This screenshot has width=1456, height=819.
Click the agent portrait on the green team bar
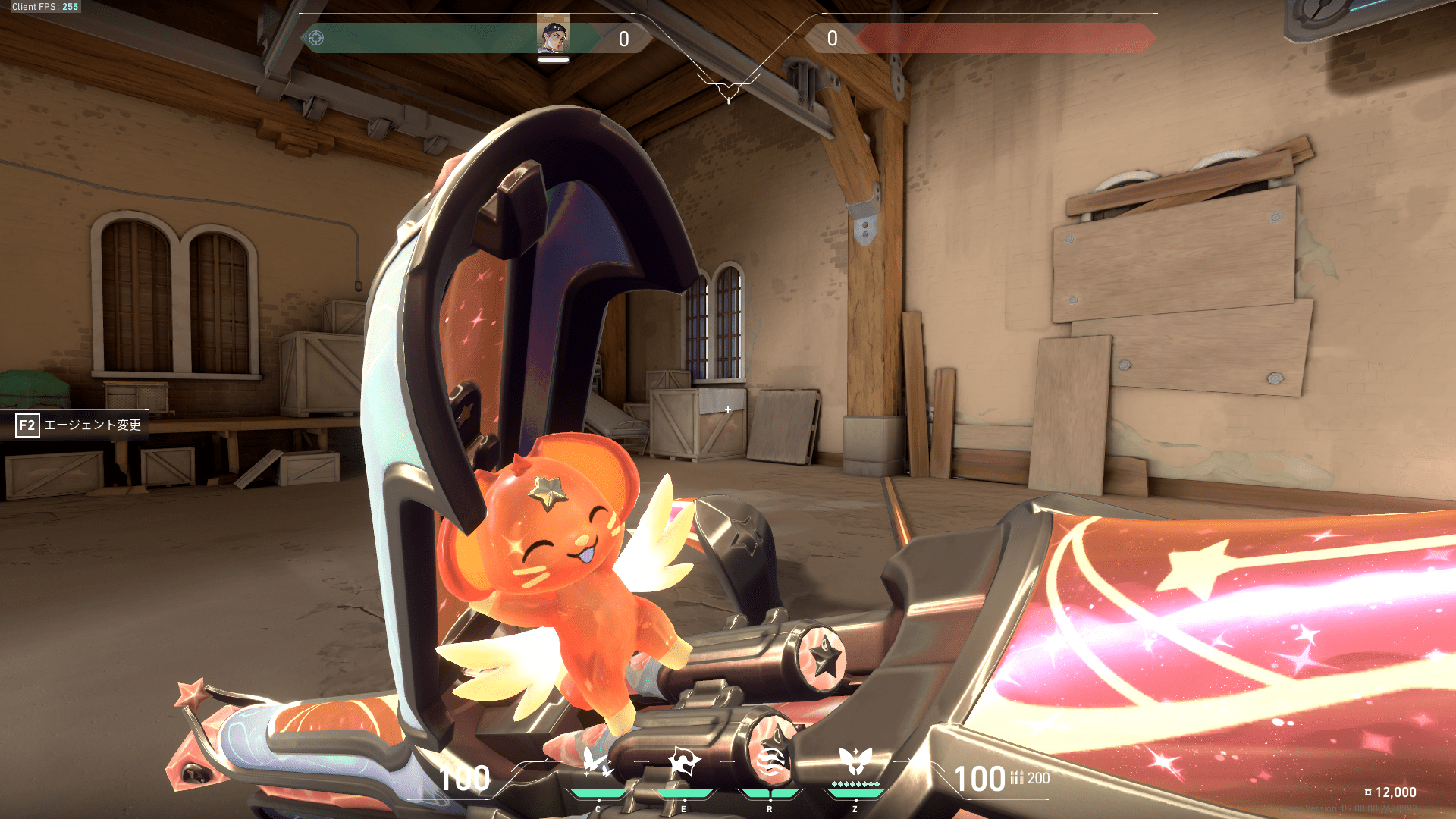click(x=554, y=35)
